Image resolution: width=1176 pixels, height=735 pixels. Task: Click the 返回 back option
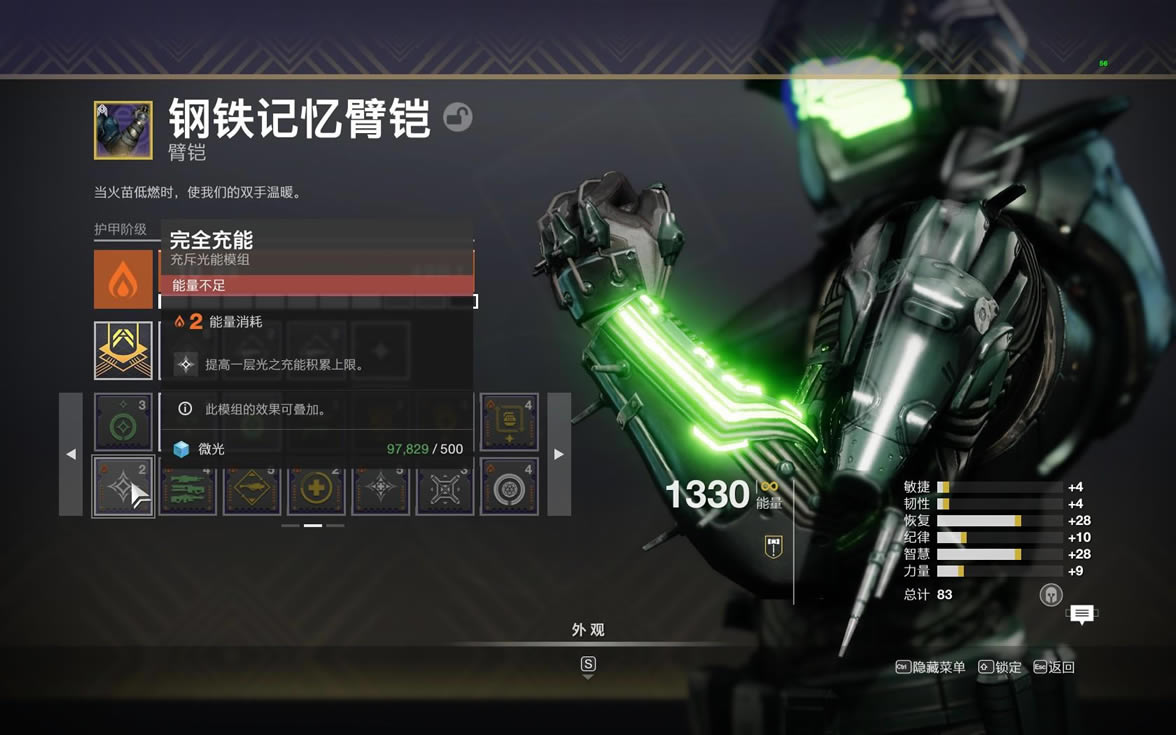1054,667
